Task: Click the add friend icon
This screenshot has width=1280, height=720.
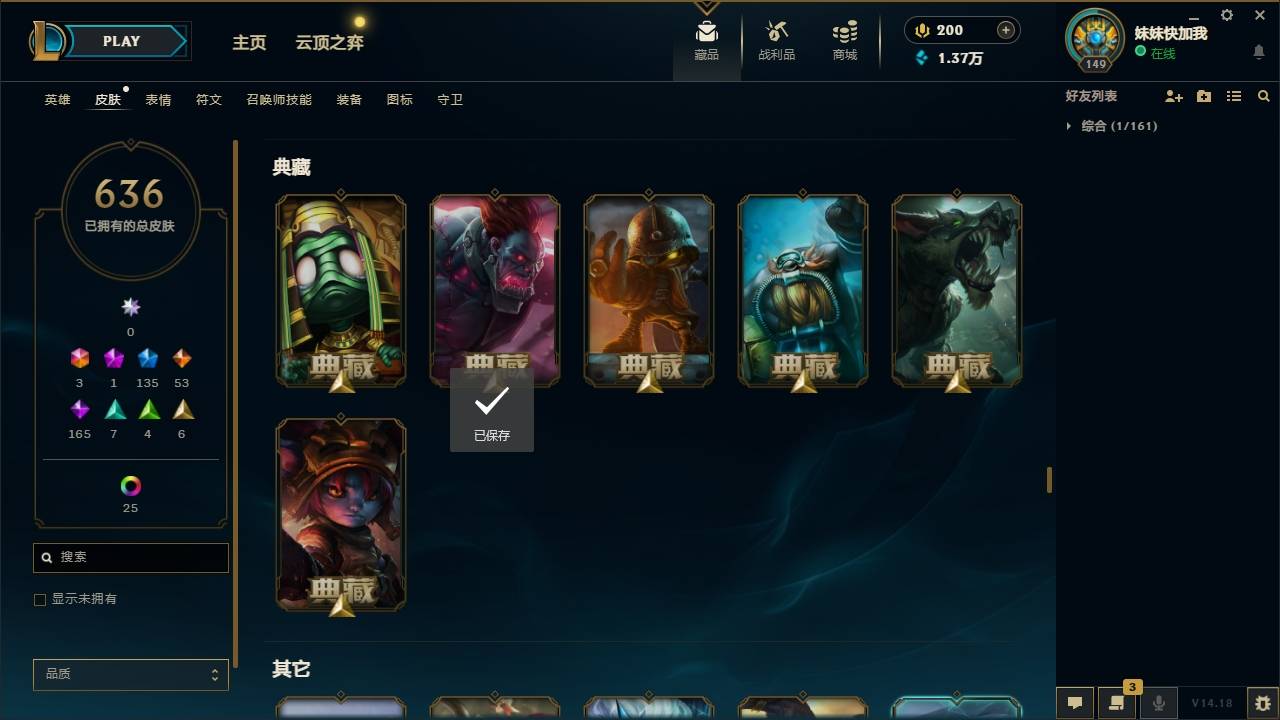Action: click(x=1174, y=95)
